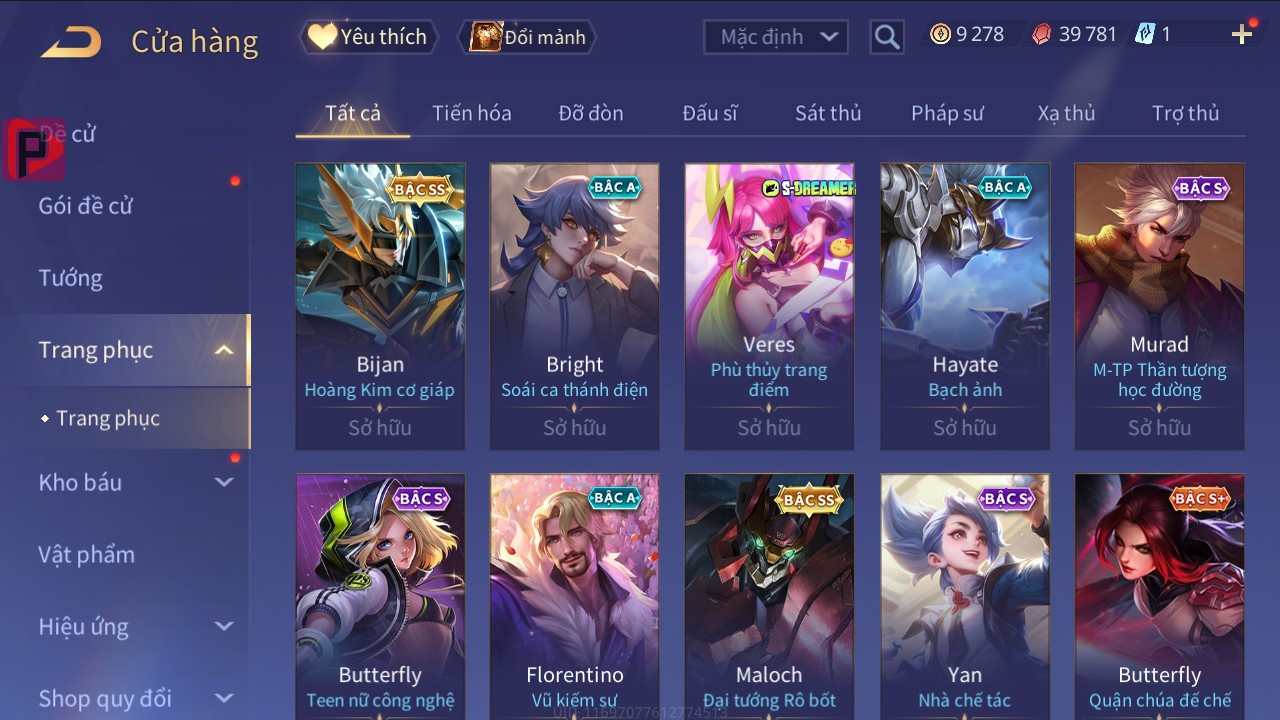Open the Tướng heroes menu
Image resolution: width=1280 pixels, height=720 pixels.
click(x=70, y=278)
